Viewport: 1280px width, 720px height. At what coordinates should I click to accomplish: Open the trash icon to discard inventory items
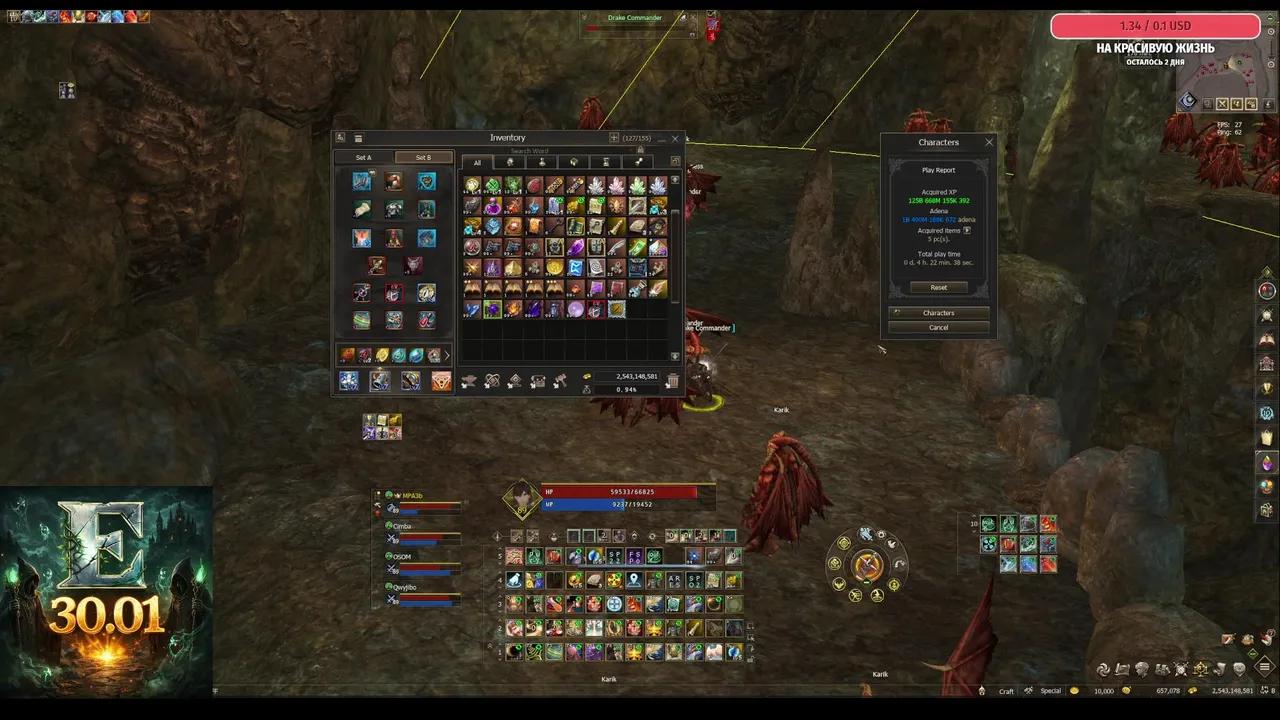[672, 380]
